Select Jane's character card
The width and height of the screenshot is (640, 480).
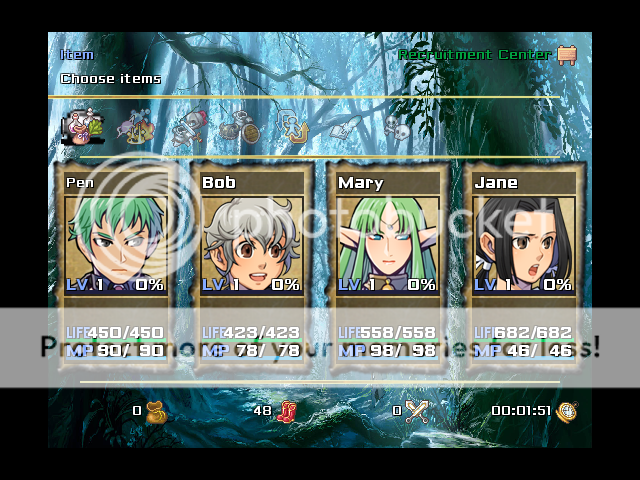(523, 265)
